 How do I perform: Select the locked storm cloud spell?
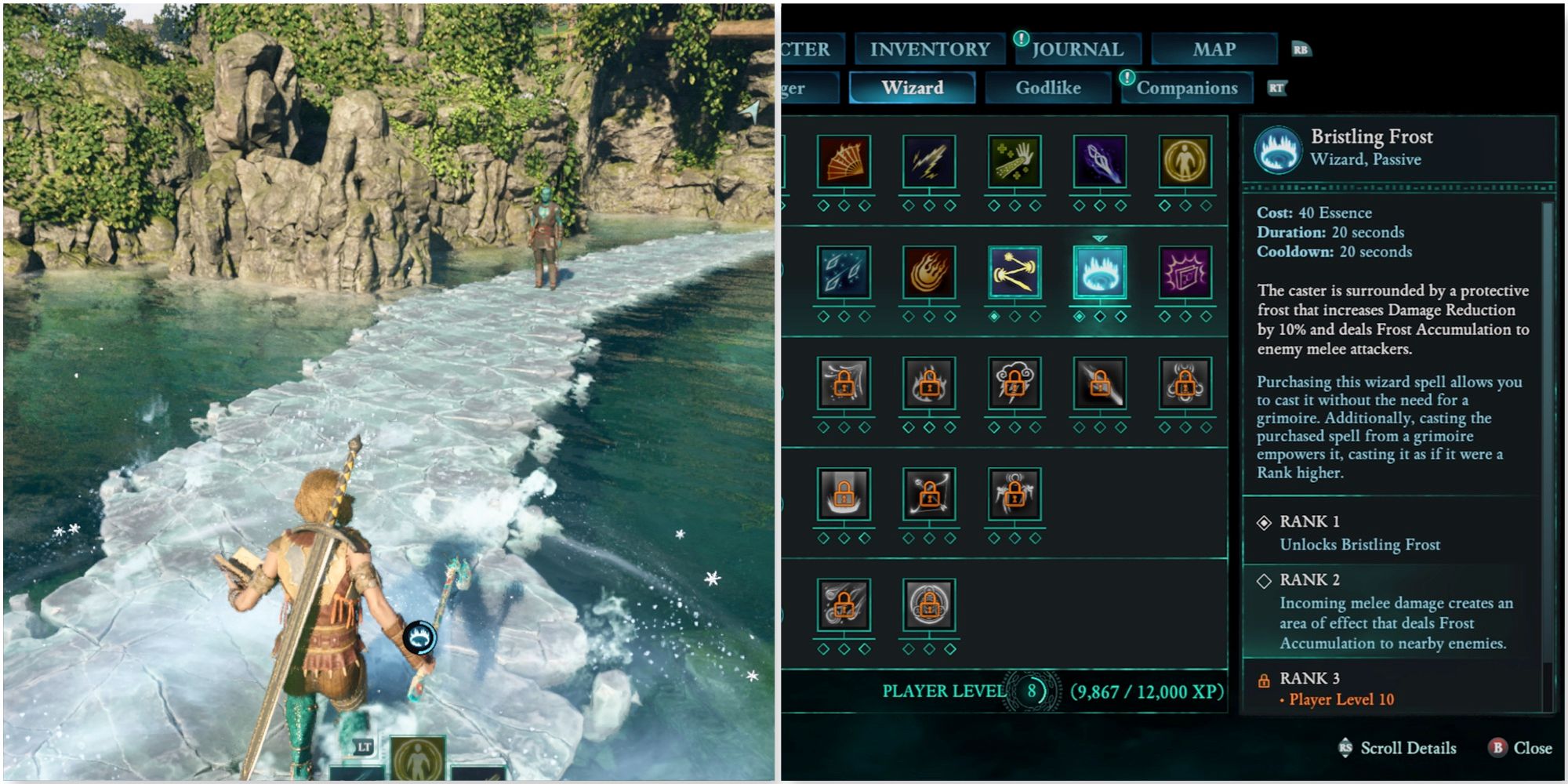point(1014,384)
